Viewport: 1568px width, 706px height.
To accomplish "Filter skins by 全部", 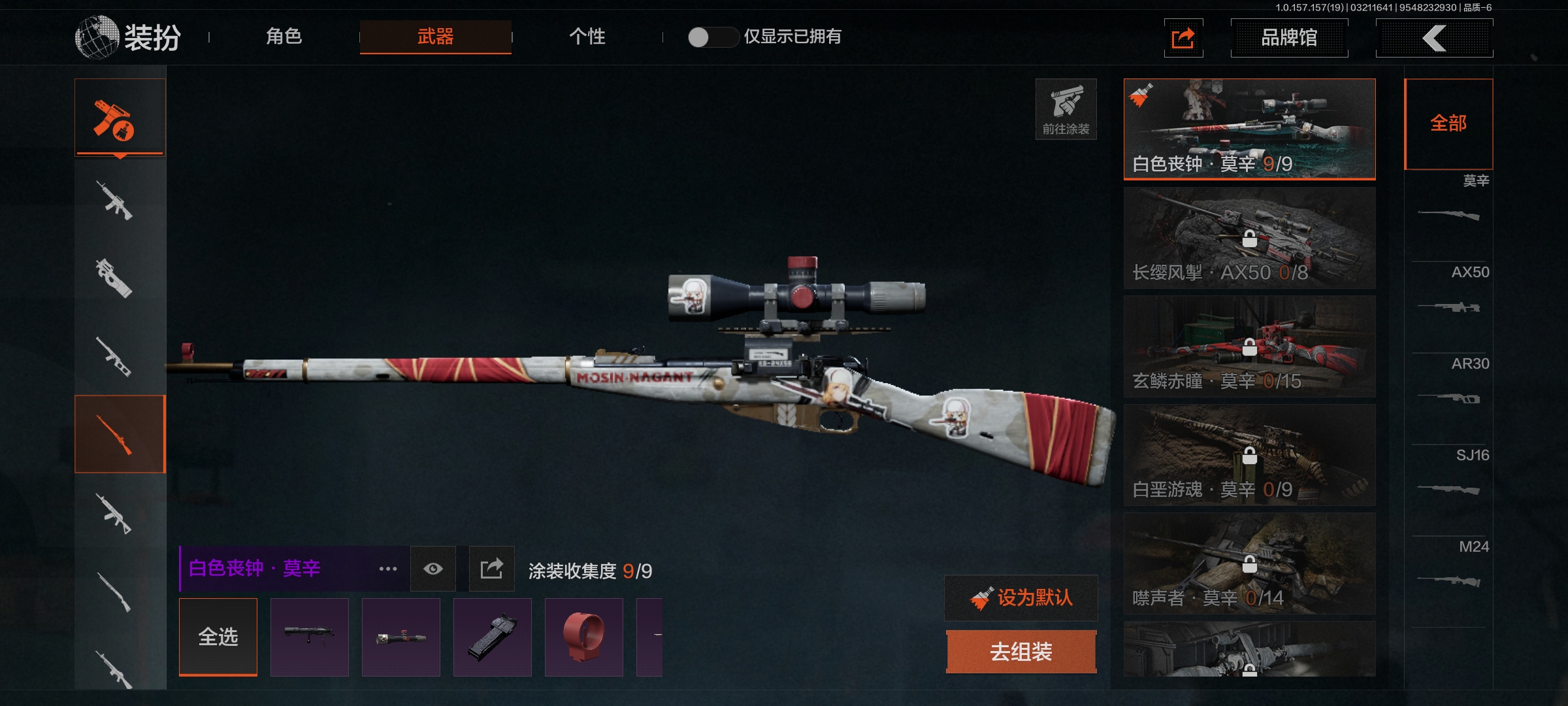I will 1448,124.
